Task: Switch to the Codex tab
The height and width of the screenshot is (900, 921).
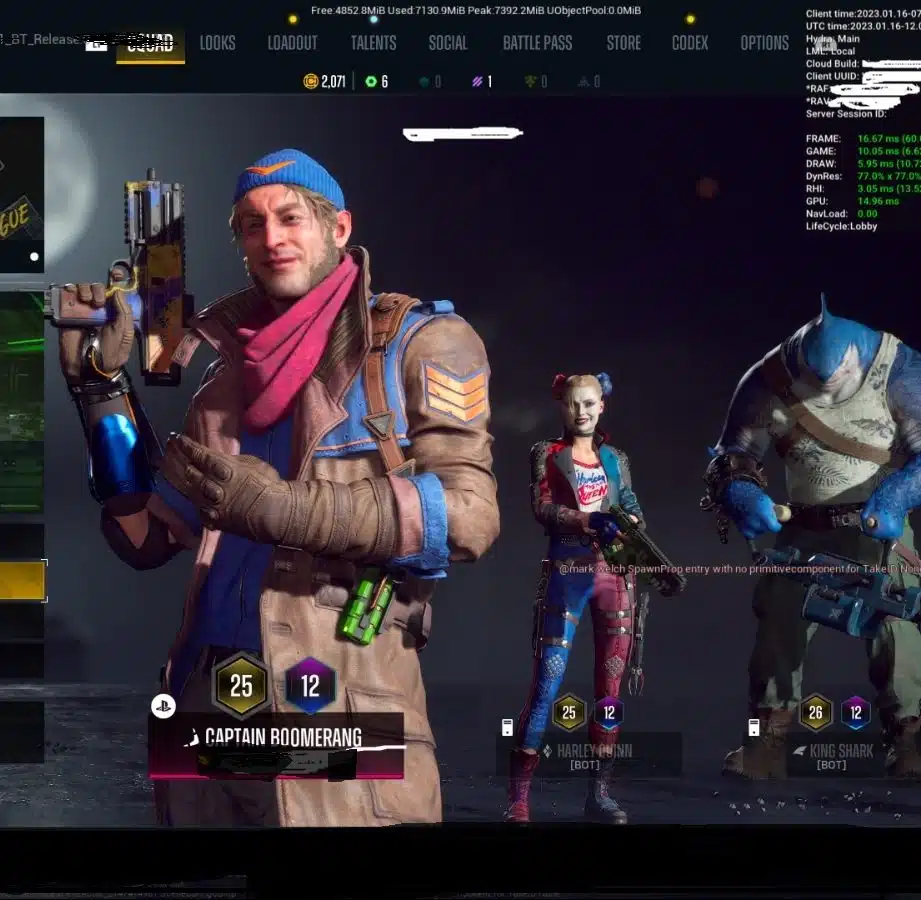Action: click(690, 43)
